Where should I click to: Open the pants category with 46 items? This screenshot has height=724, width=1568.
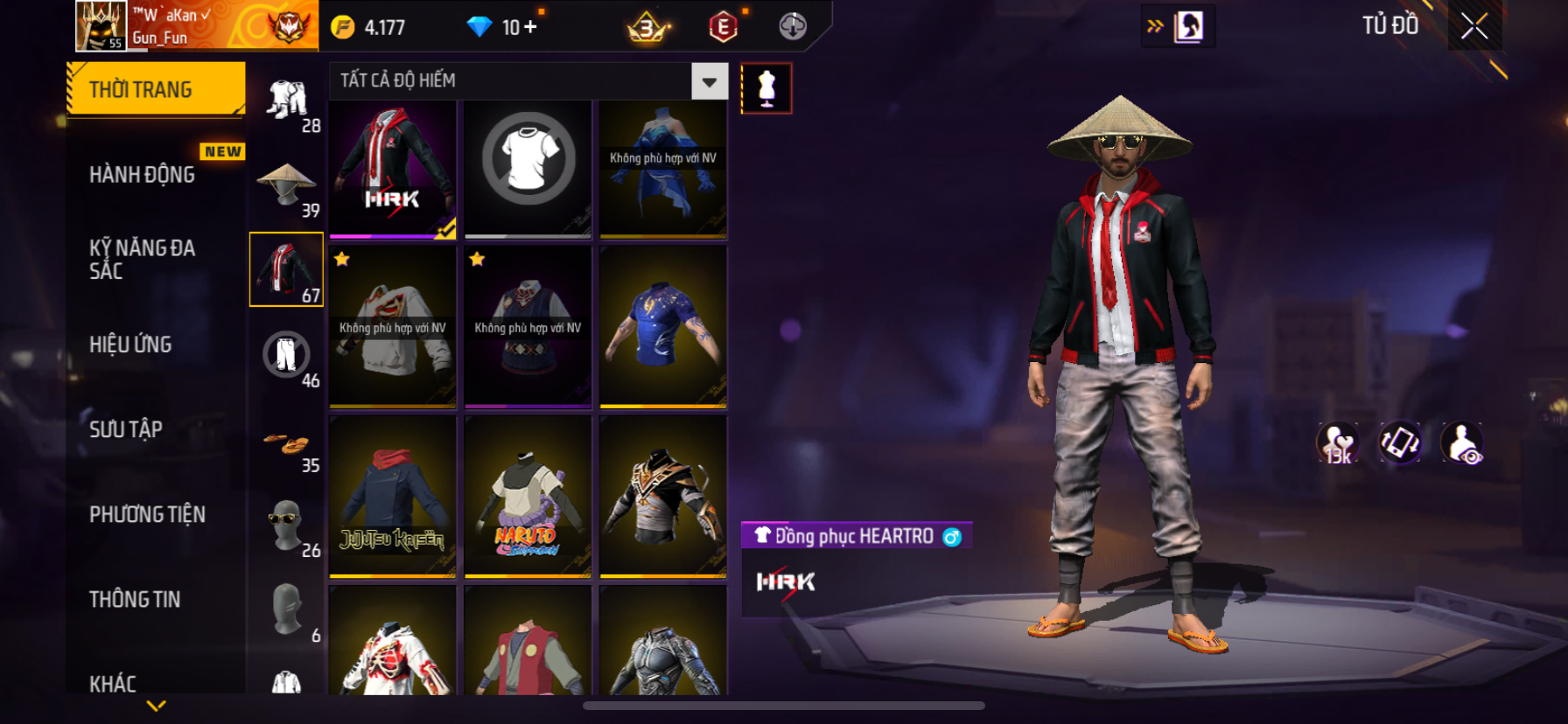pyautogui.click(x=286, y=355)
